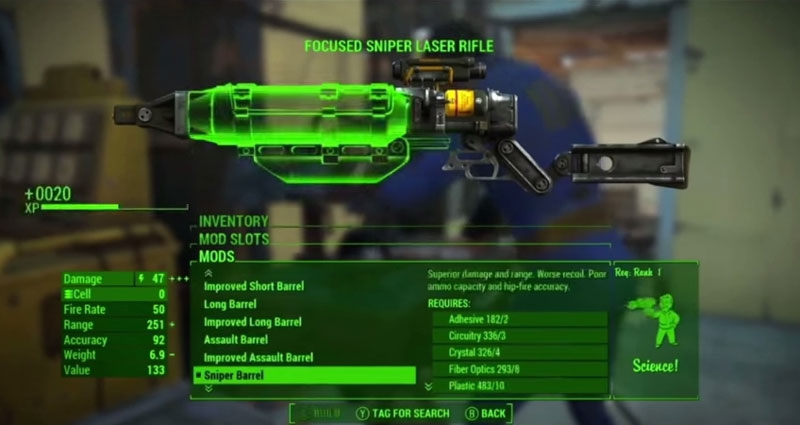Image resolution: width=800 pixels, height=425 pixels.
Task: Move up the mod list with top chevron
Action: [208, 271]
